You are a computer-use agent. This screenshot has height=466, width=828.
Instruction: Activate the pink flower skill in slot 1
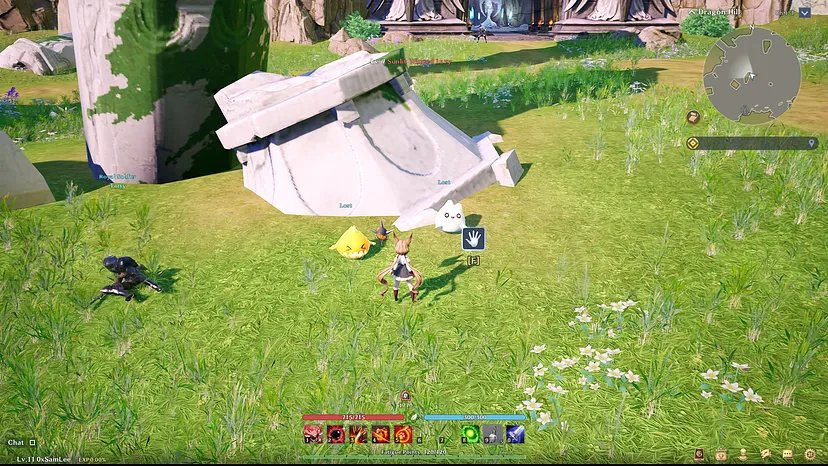tap(312, 434)
